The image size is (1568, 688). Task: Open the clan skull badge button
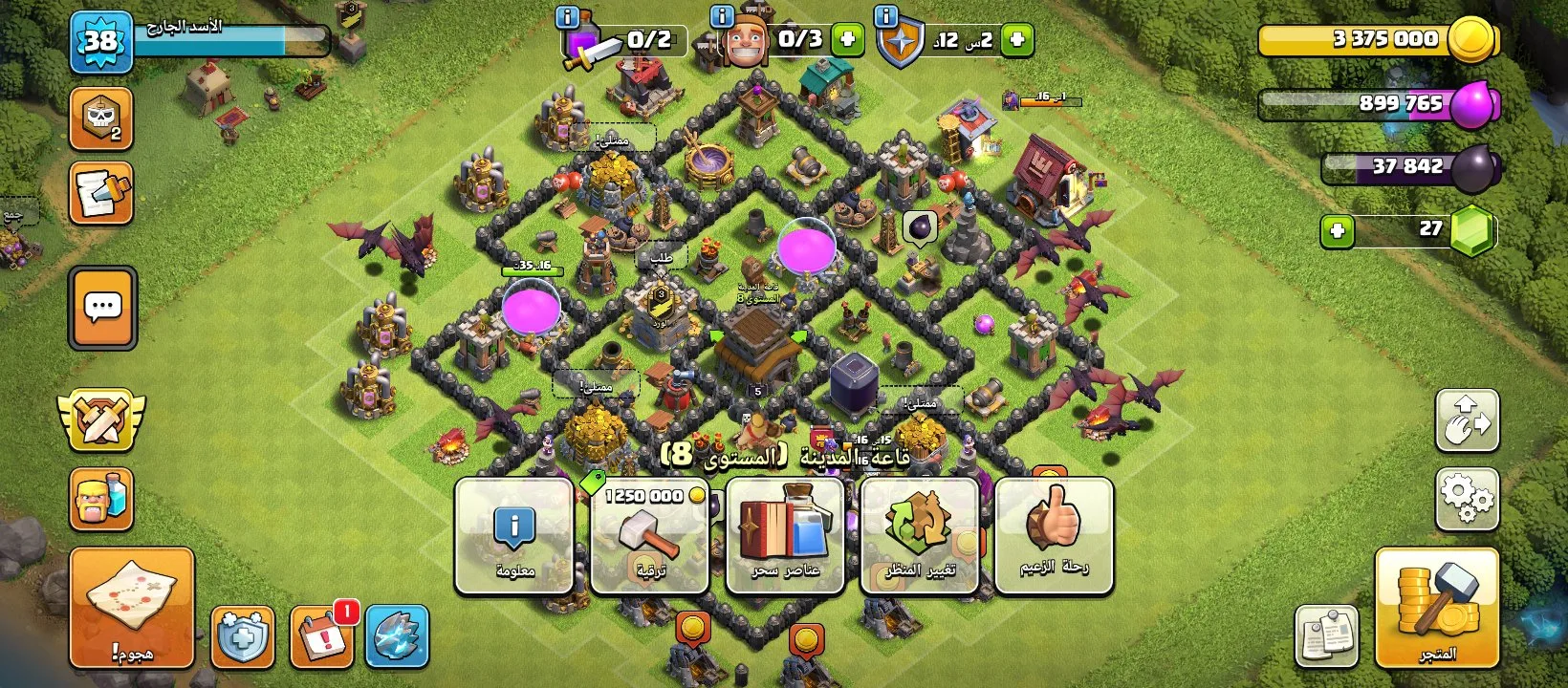(x=101, y=119)
